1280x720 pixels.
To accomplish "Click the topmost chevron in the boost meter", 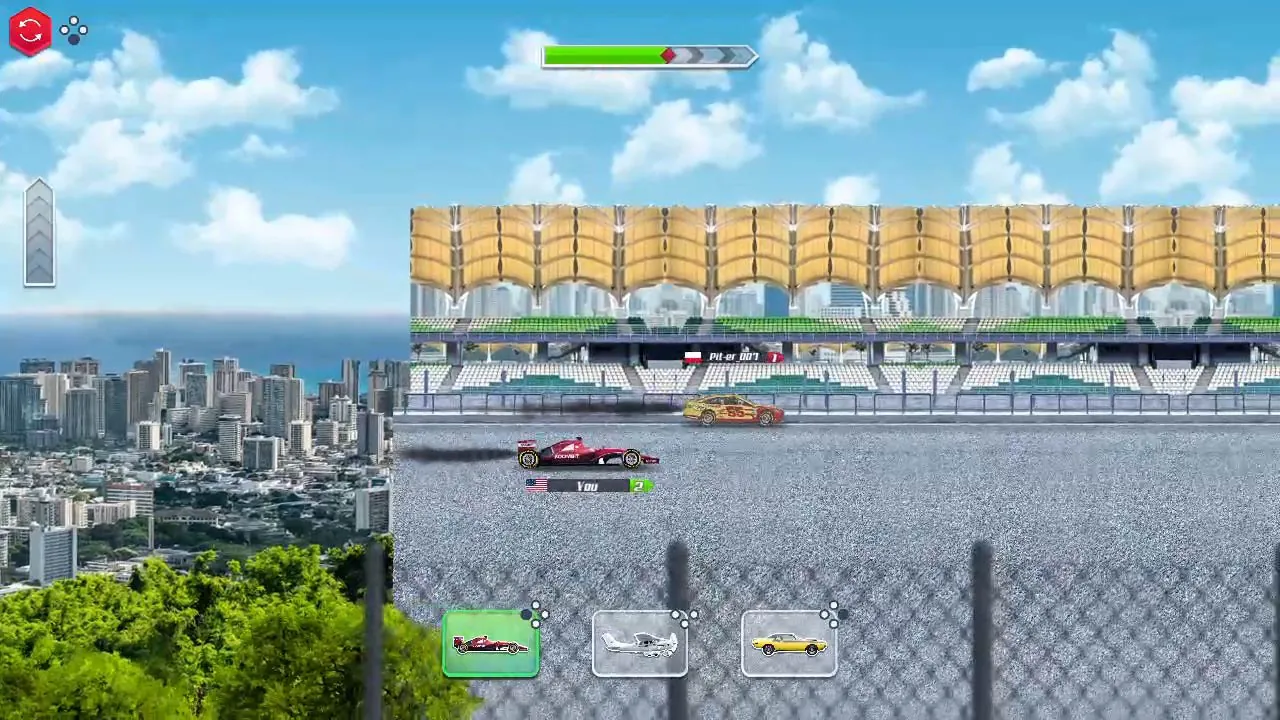I will point(39,192).
